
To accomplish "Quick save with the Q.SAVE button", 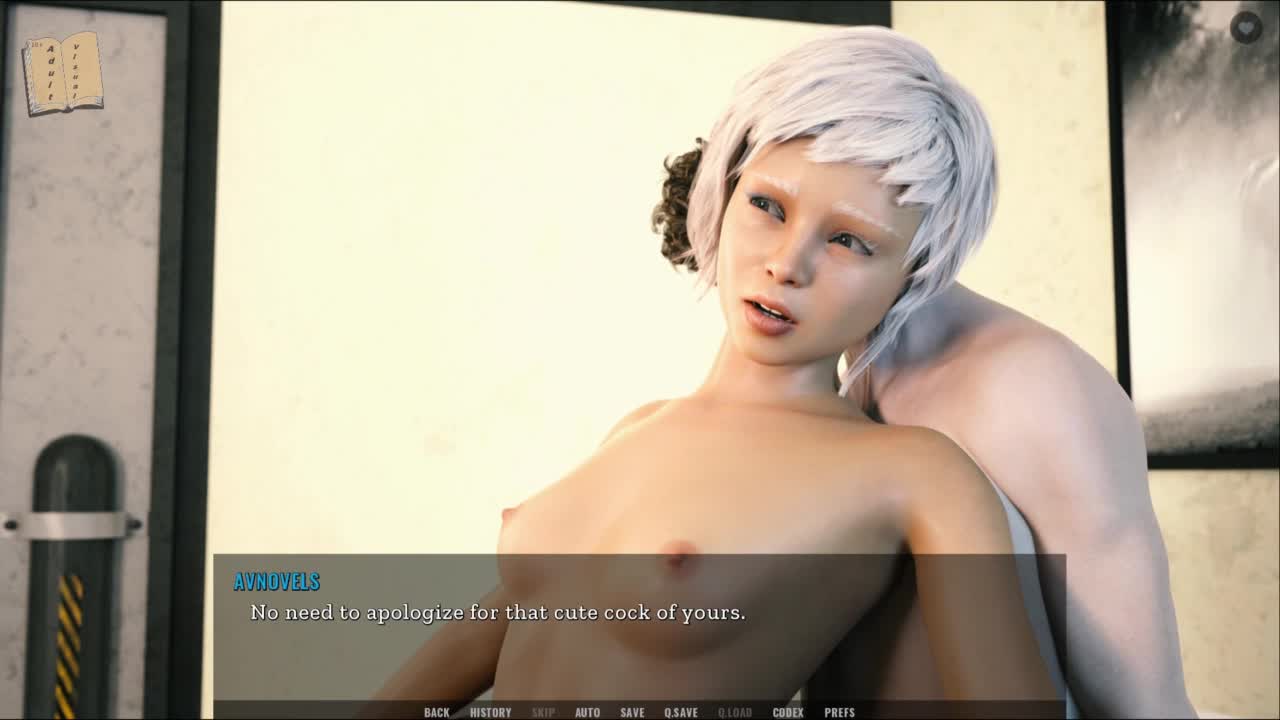I will 681,712.
